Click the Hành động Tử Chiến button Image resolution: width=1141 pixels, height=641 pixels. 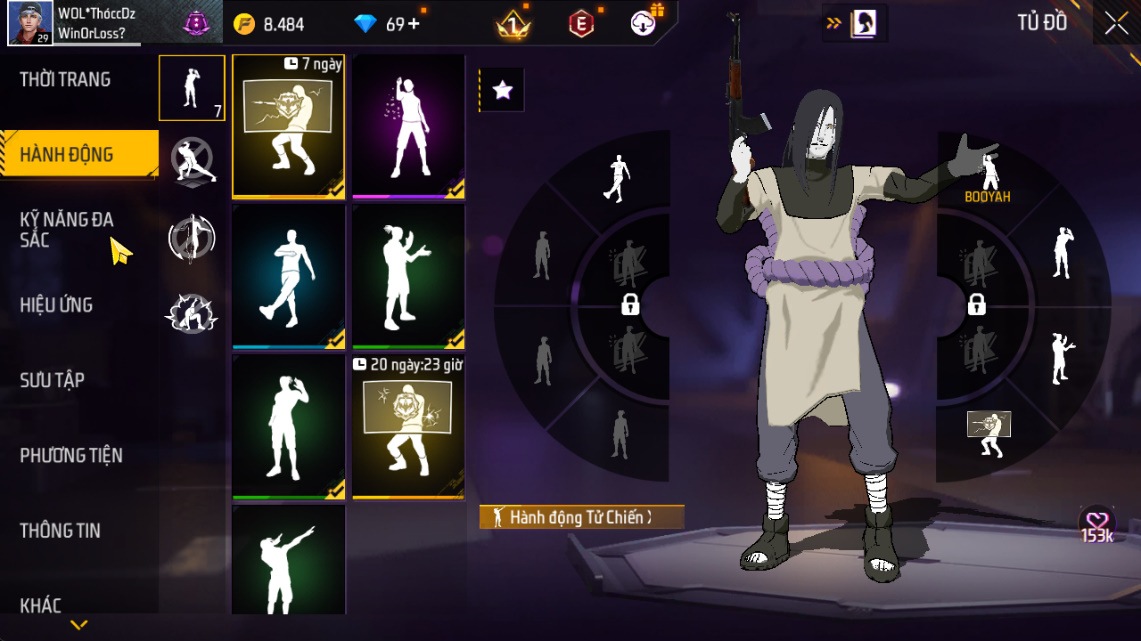tap(582, 517)
